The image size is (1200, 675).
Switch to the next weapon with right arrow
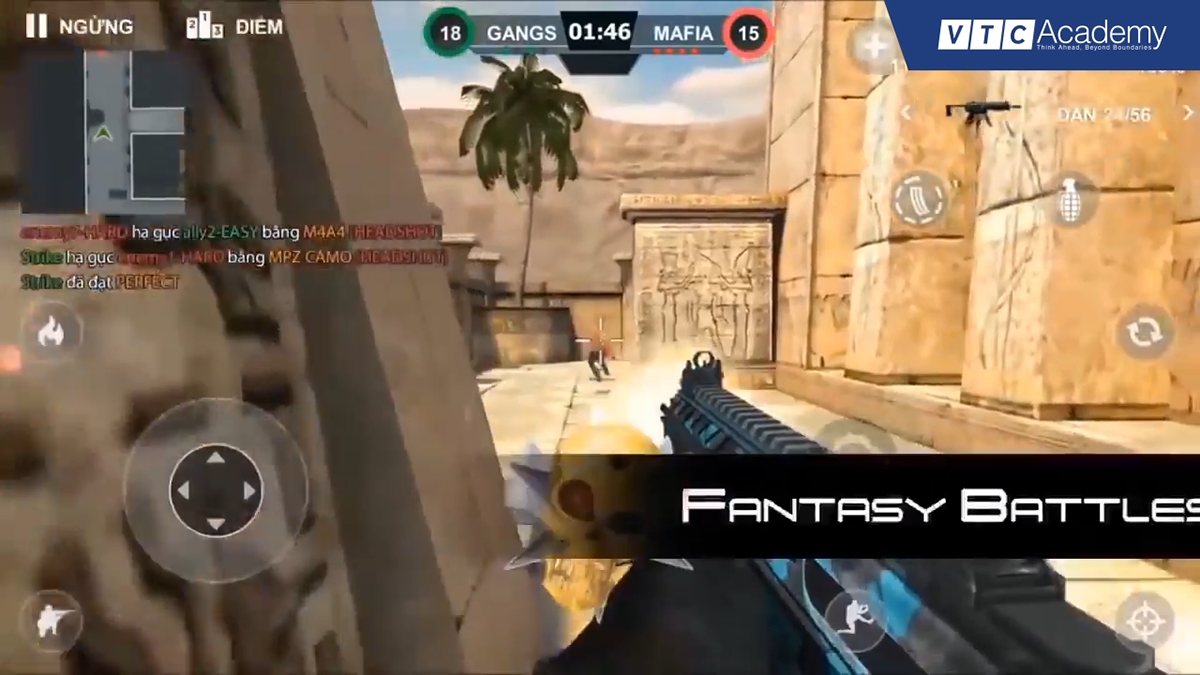pos(1188,113)
